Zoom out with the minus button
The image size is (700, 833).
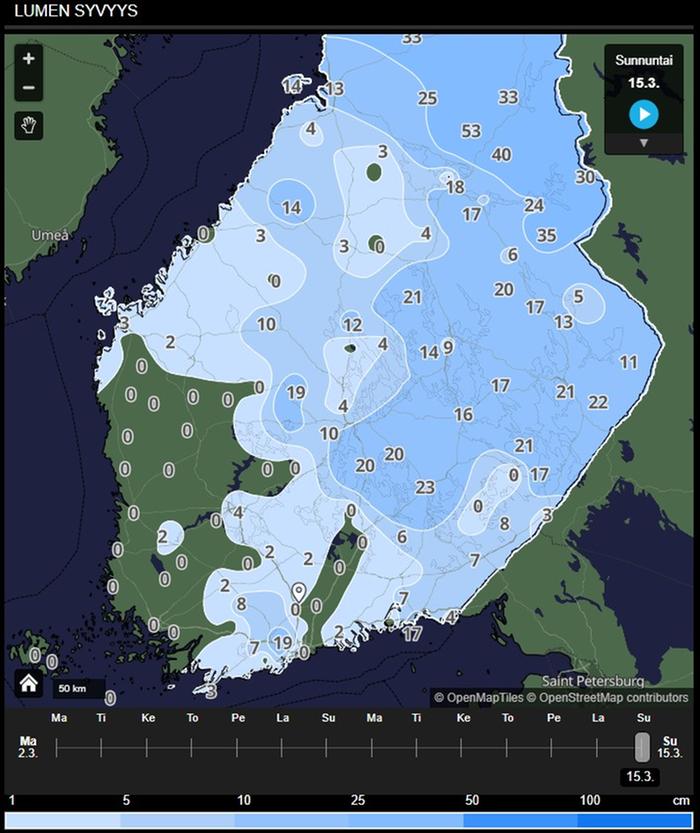[x=28, y=88]
